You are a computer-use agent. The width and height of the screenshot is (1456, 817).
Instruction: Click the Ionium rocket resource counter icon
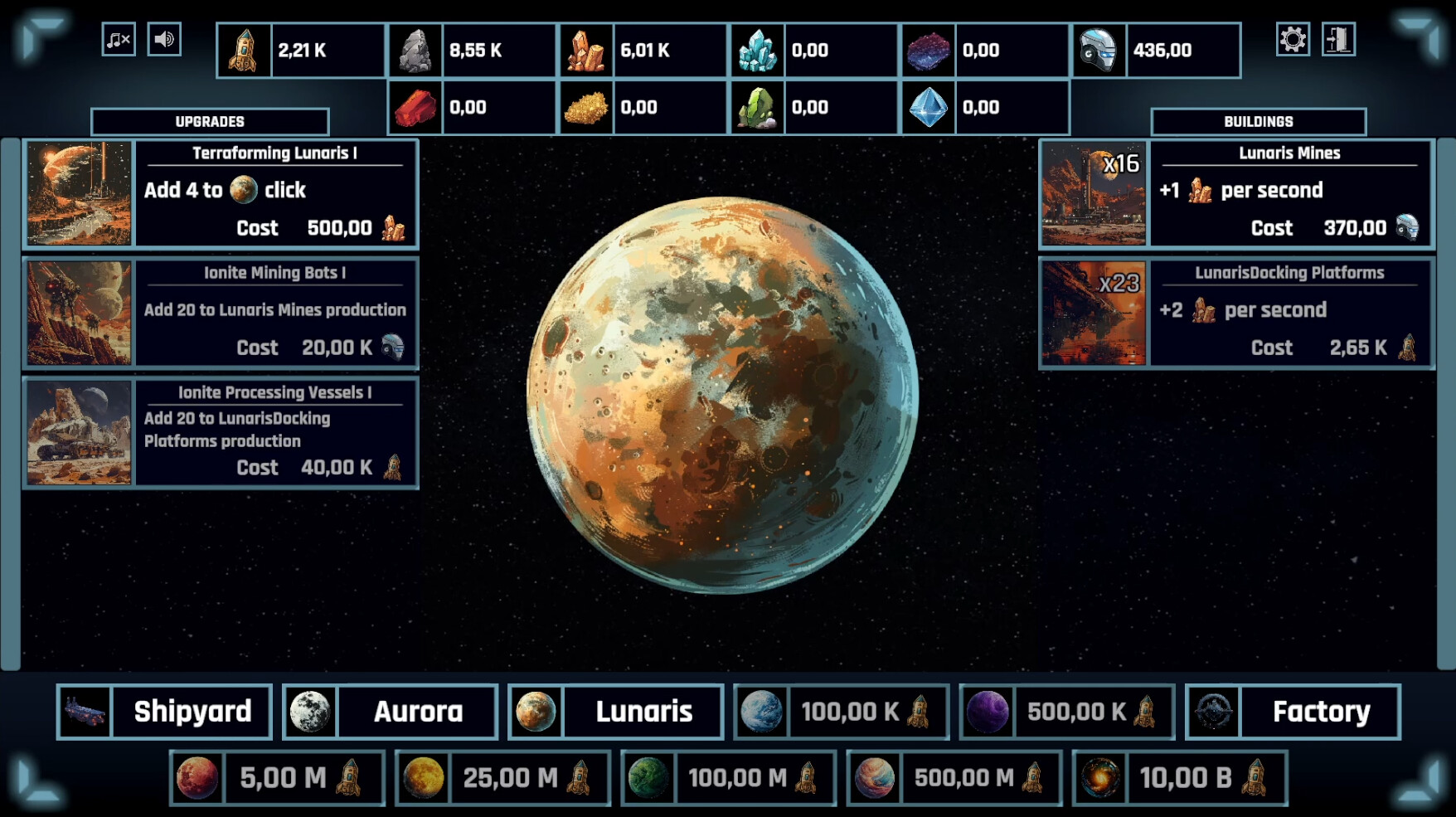pyautogui.click(x=241, y=50)
